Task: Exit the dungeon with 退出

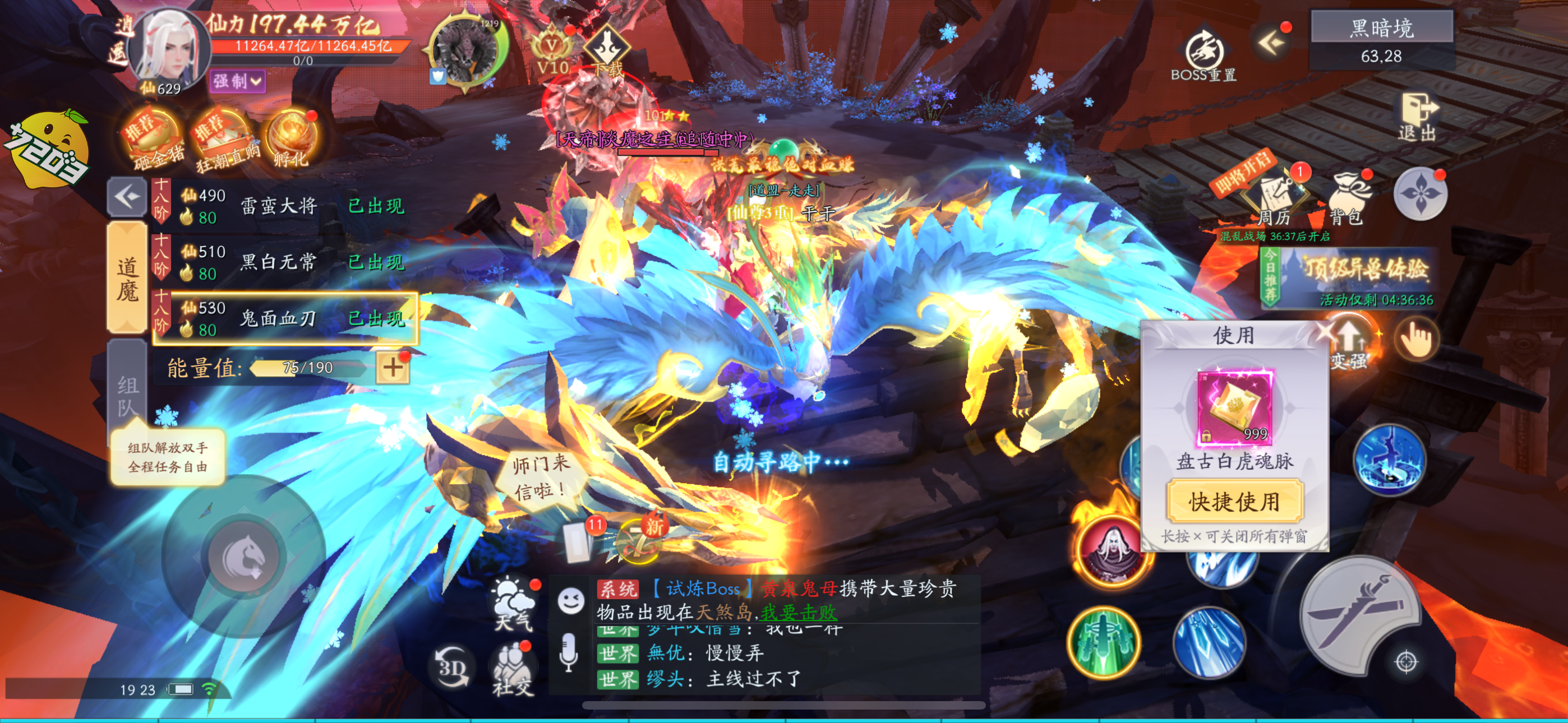Action: 1418,118
